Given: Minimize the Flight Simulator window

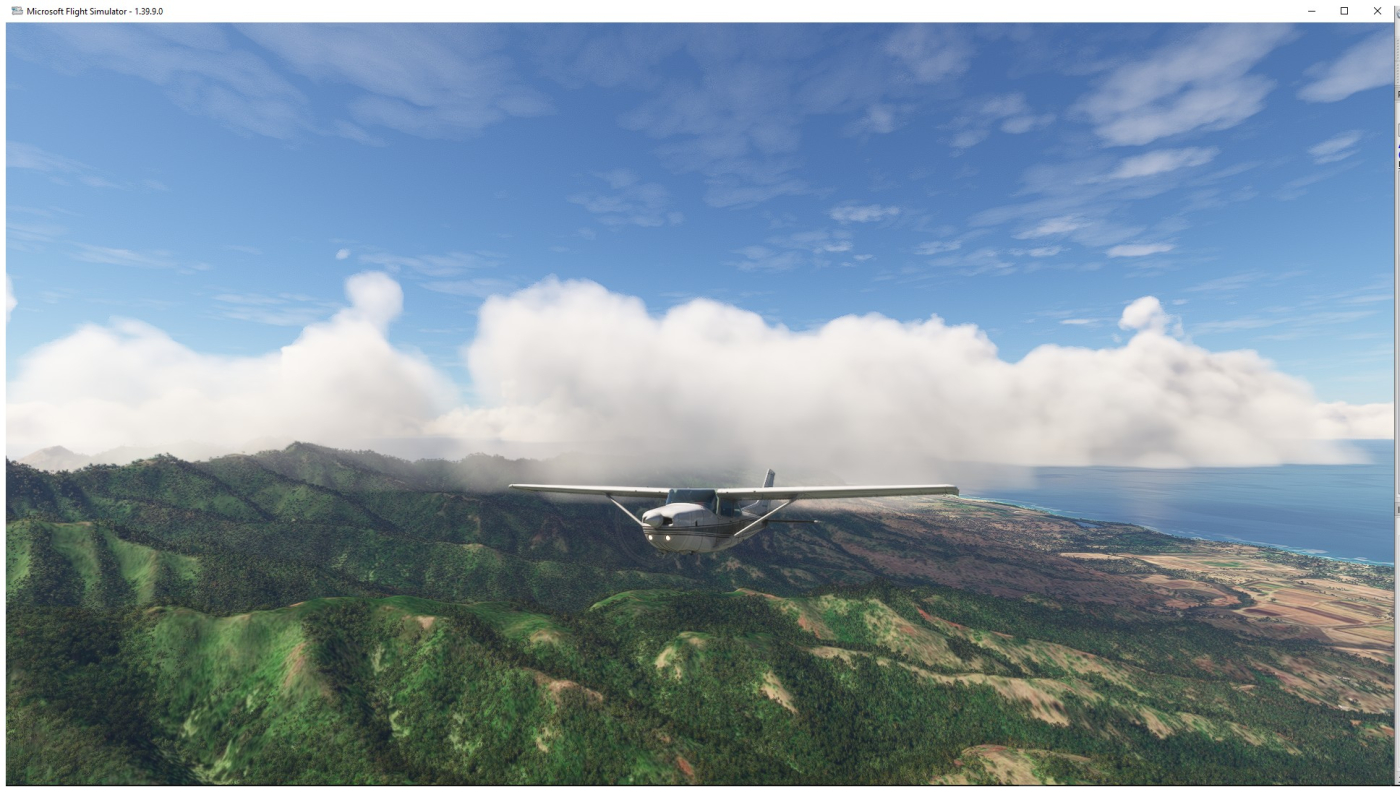Looking at the screenshot, I should tap(1312, 11).
